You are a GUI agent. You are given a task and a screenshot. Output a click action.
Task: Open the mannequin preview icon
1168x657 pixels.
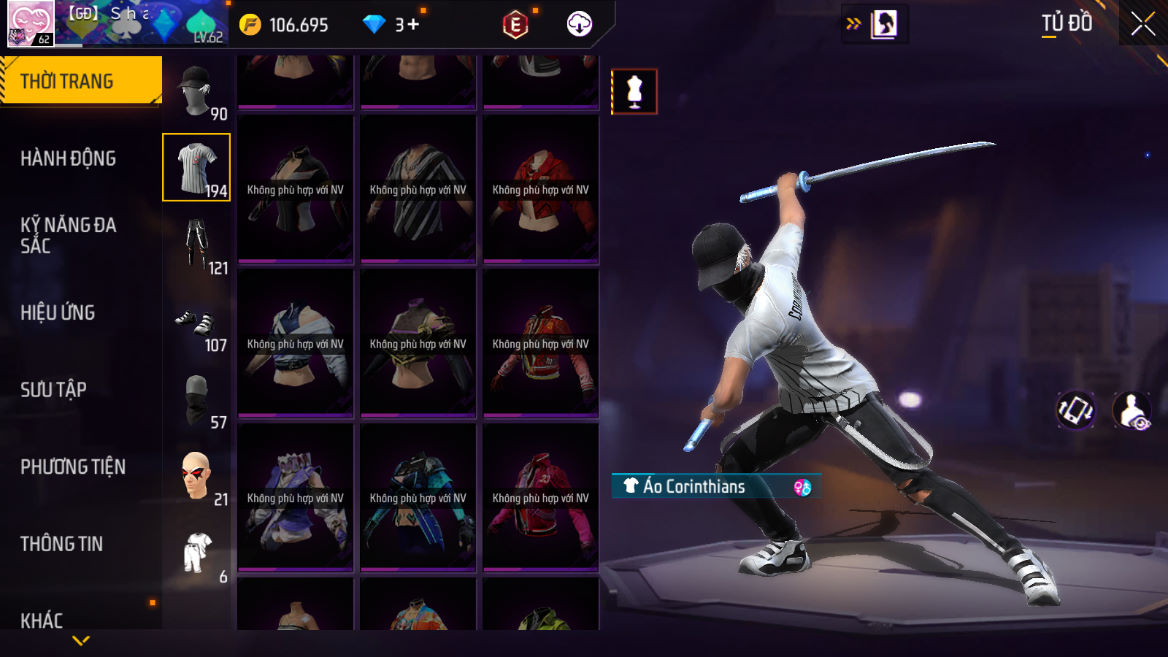click(634, 92)
